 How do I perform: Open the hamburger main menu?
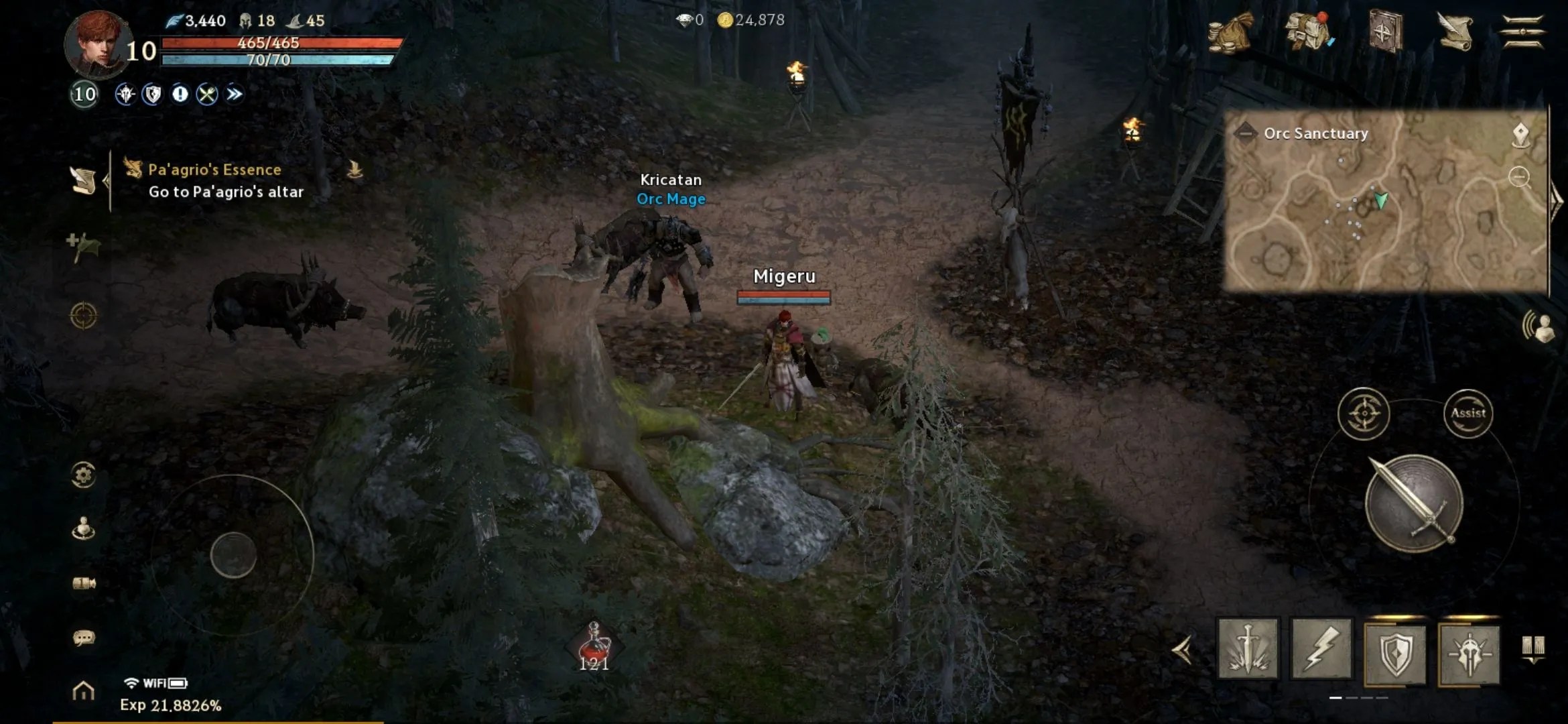(x=1522, y=32)
